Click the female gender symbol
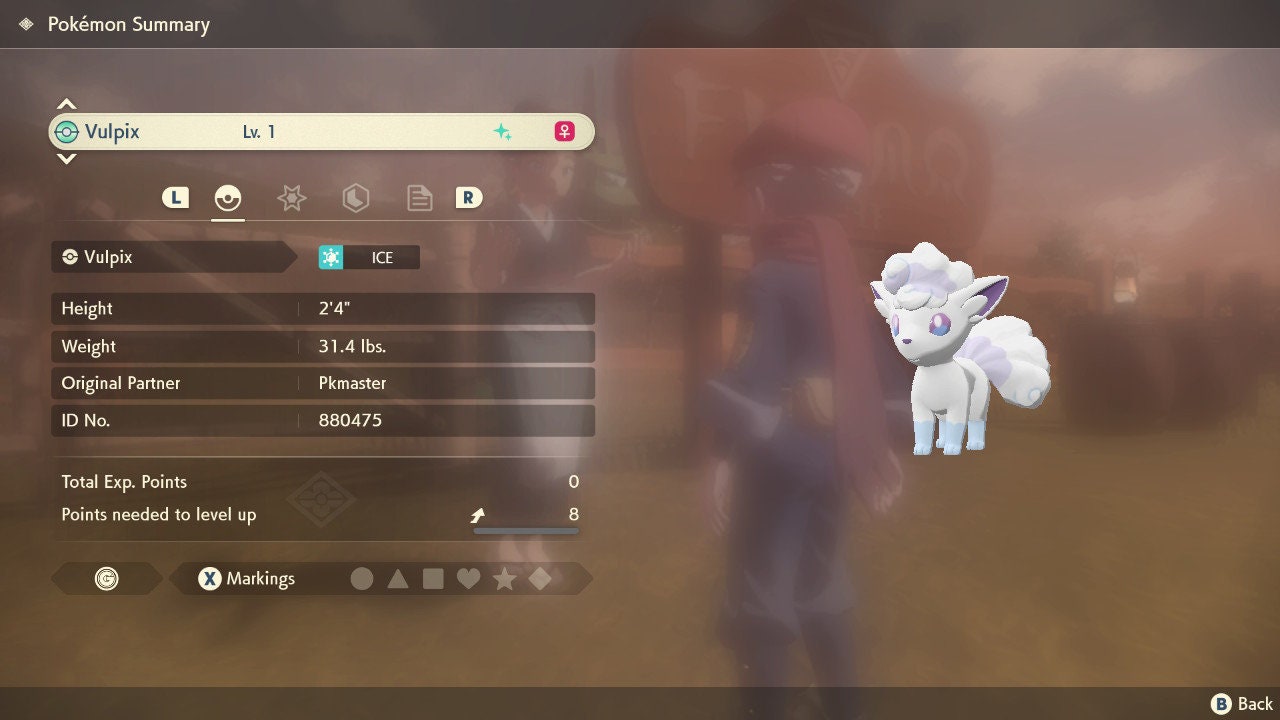The height and width of the screenshot is (720, 1280). click(564, 131)
